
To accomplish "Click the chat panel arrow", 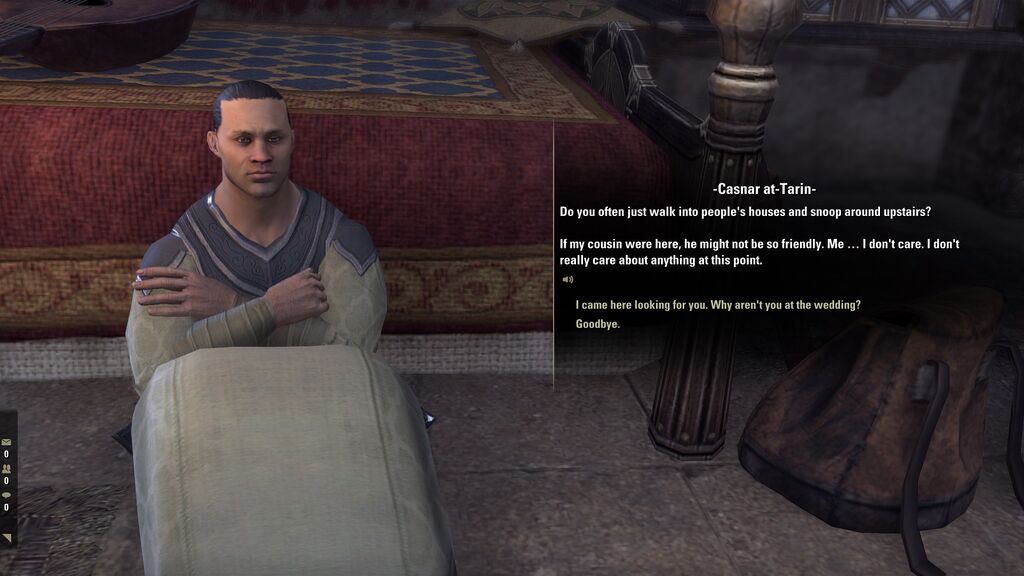I will coord(7,538).
